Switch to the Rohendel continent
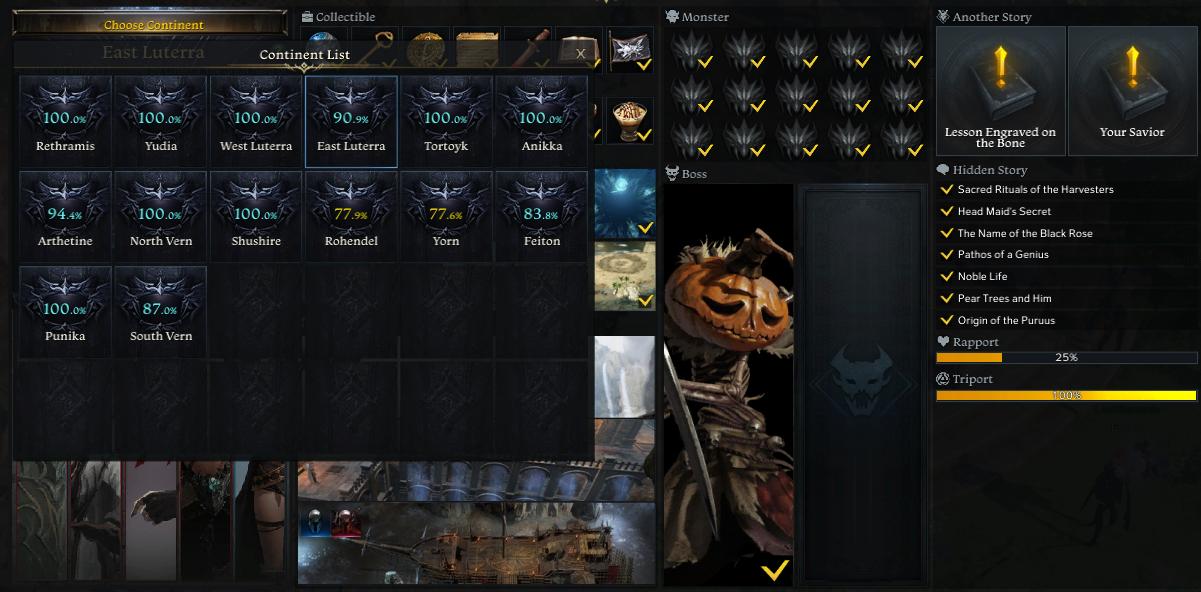Viewport: 1201px width, 592px height. tap(351, 216)
